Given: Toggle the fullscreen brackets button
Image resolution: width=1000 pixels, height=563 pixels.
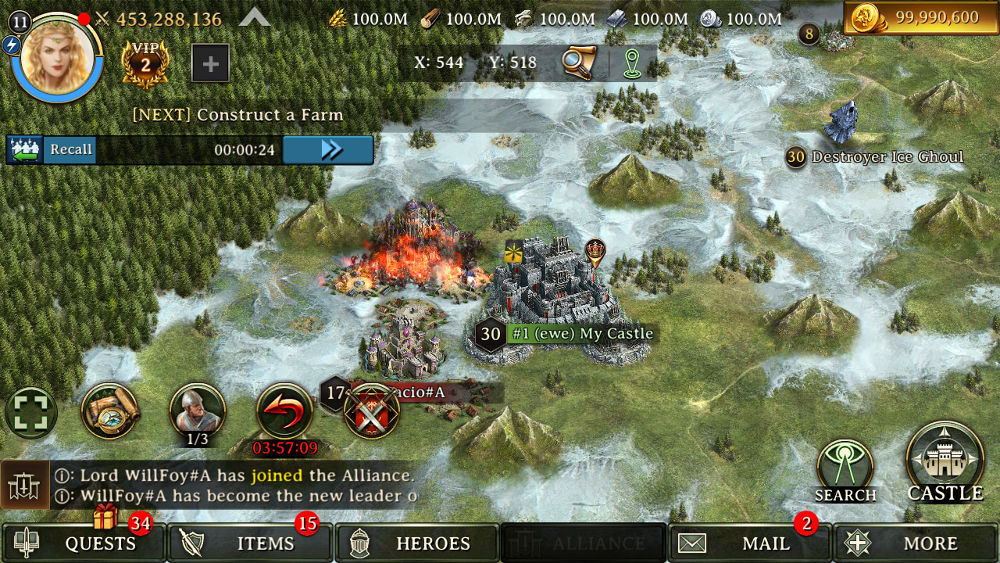Looking at the screenshot, I should [31, 413].
